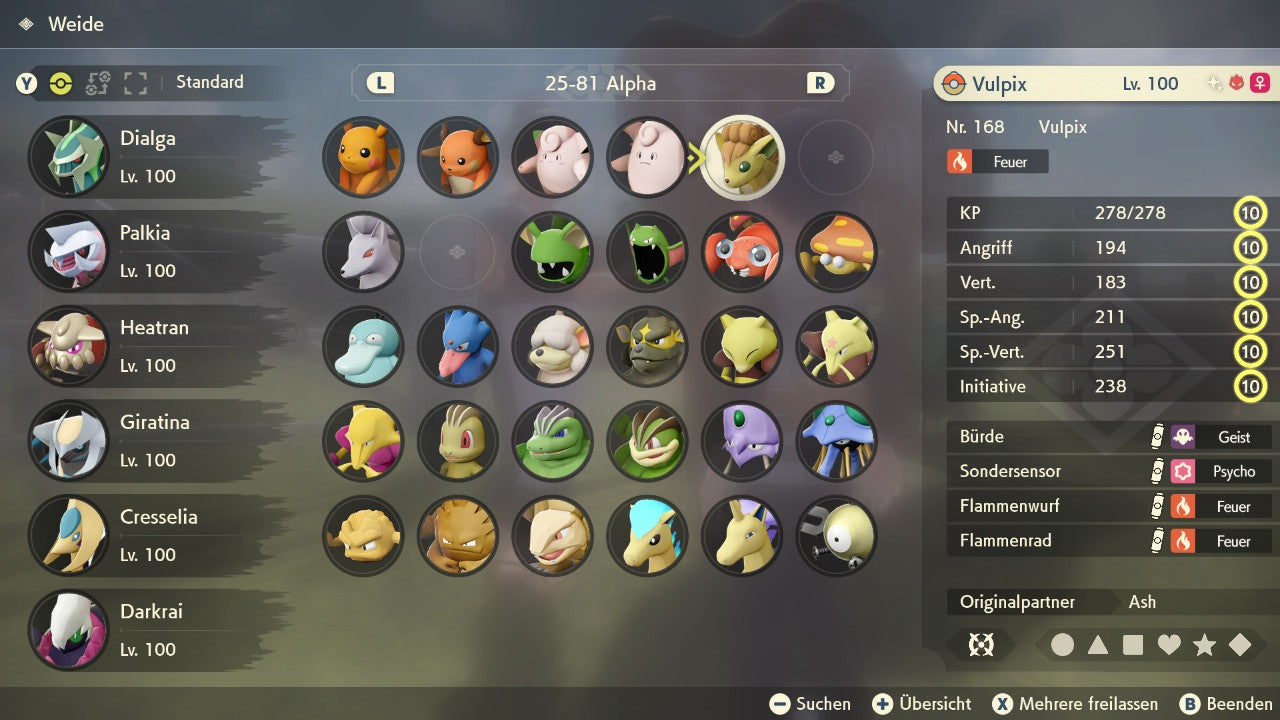This screenshot has height=720, width=1280.
Task: Click the Poké Ball icon before Vulpix name
Action: coord(953,84)
